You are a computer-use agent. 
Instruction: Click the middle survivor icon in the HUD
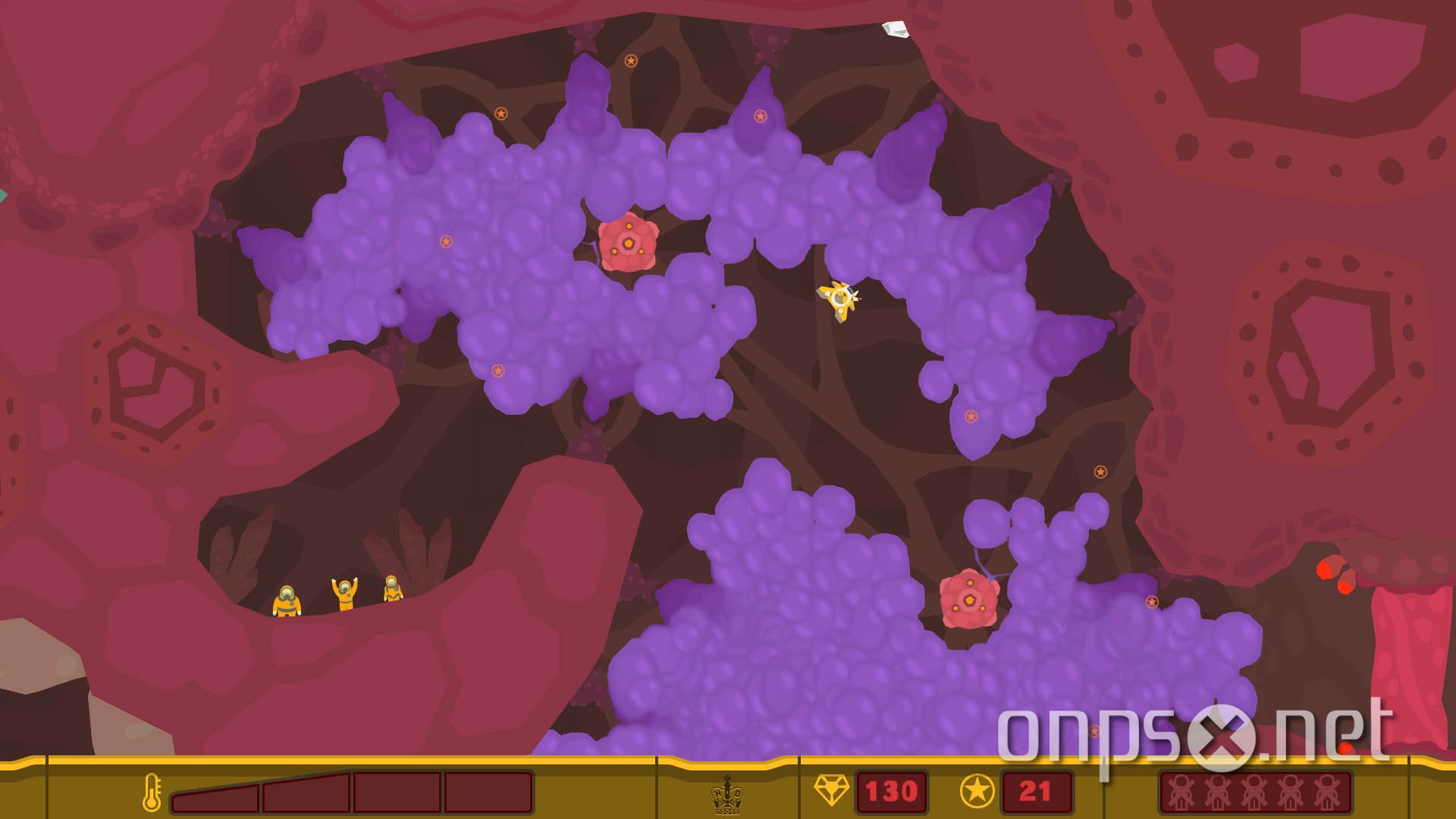(x=1253, y=793)
